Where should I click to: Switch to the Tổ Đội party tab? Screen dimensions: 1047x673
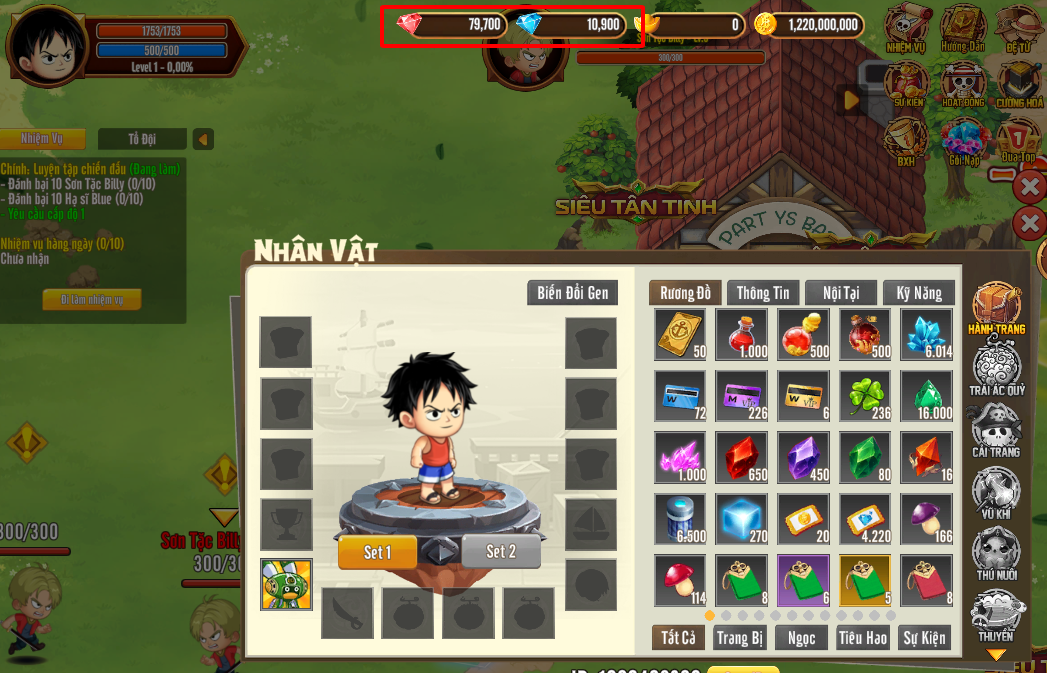142,139
